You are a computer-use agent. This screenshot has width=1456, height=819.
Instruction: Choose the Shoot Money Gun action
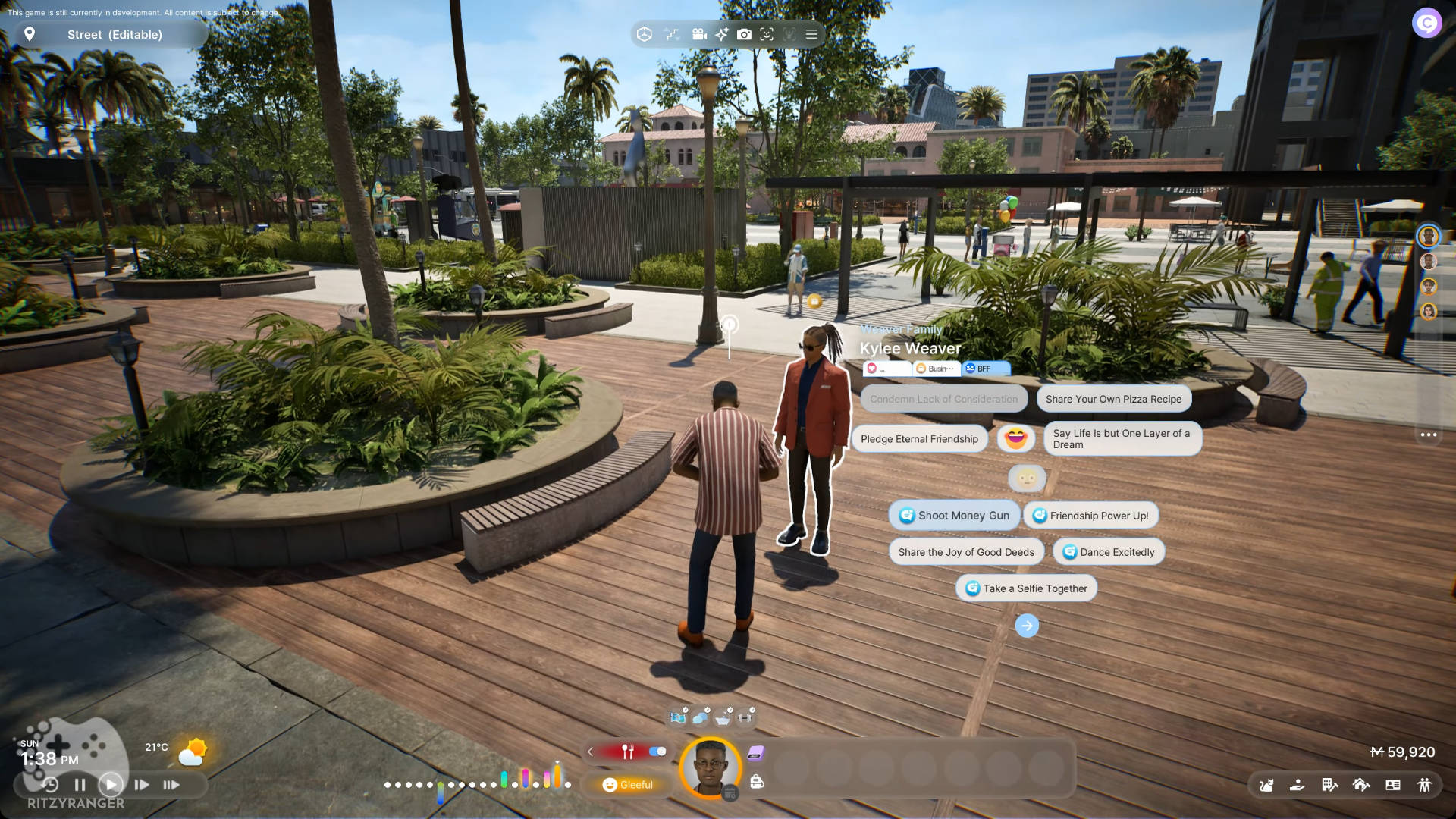(955, 516)
